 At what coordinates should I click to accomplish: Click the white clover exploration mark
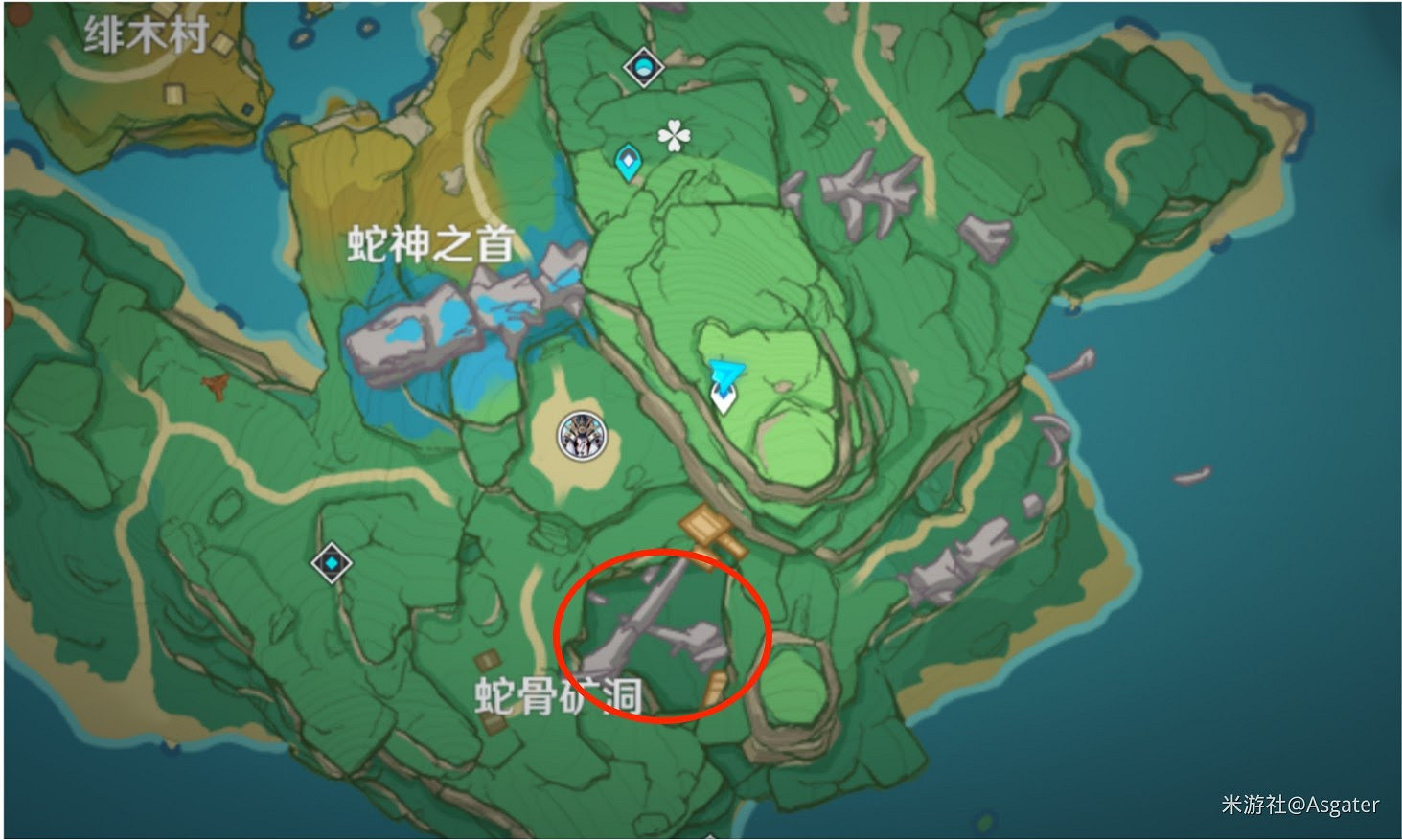pyautogui.click(x=673, y=137)
